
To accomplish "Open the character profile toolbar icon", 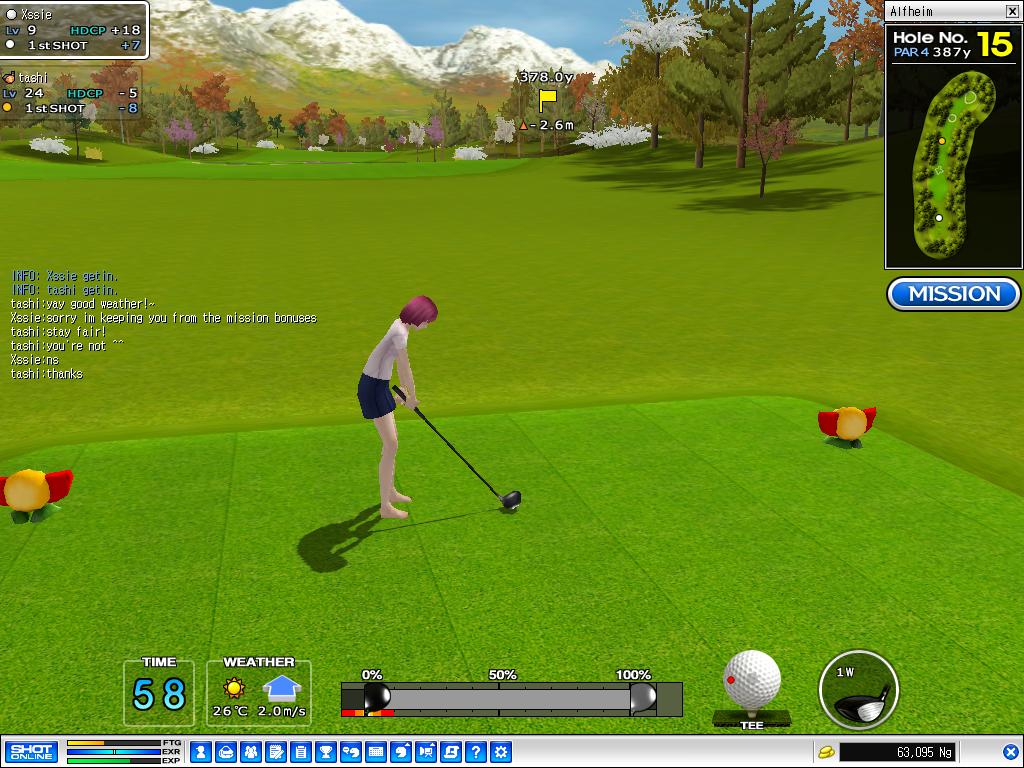I will 200,751.
